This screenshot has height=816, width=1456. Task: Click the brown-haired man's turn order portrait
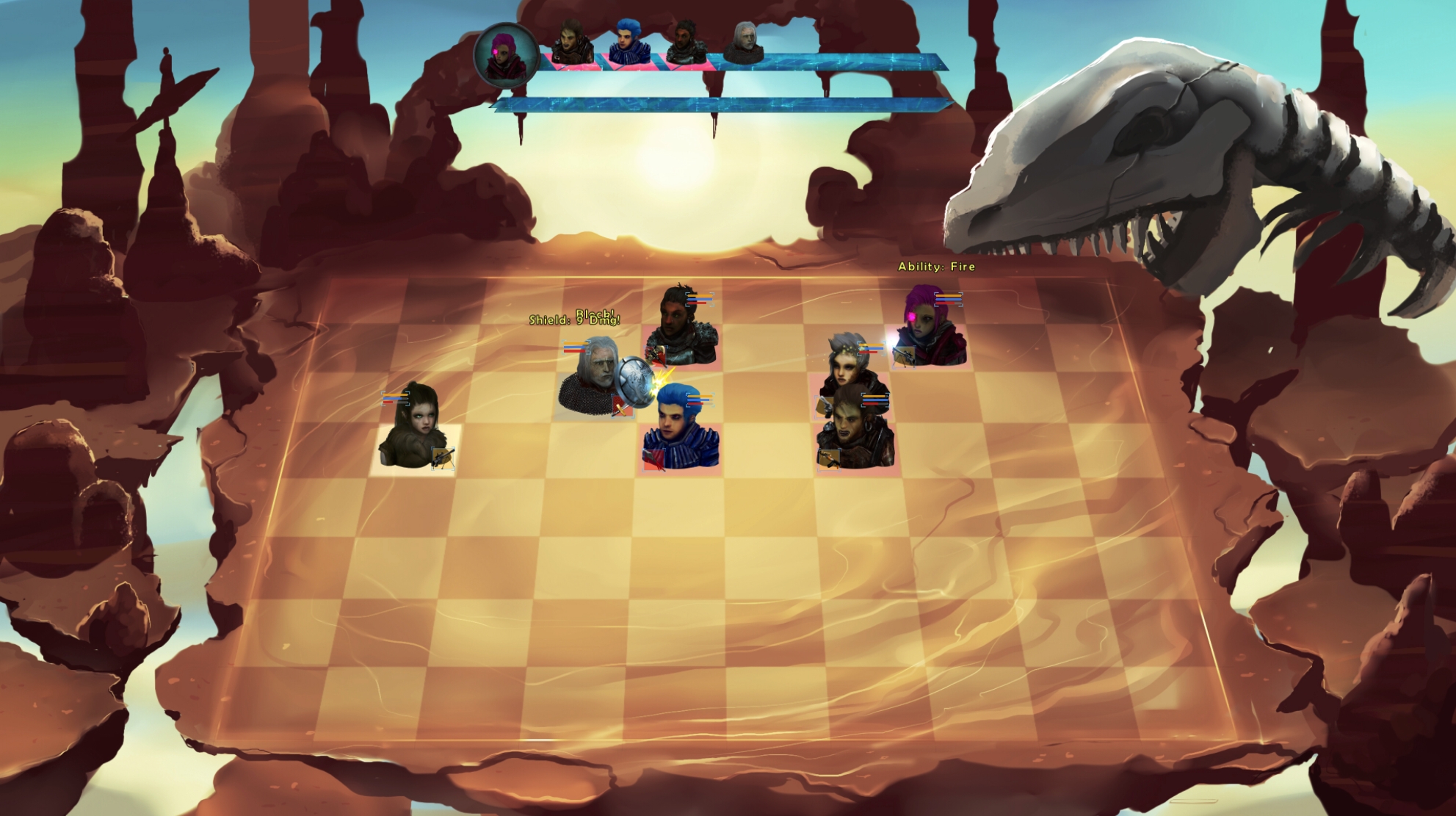(572, 43)
